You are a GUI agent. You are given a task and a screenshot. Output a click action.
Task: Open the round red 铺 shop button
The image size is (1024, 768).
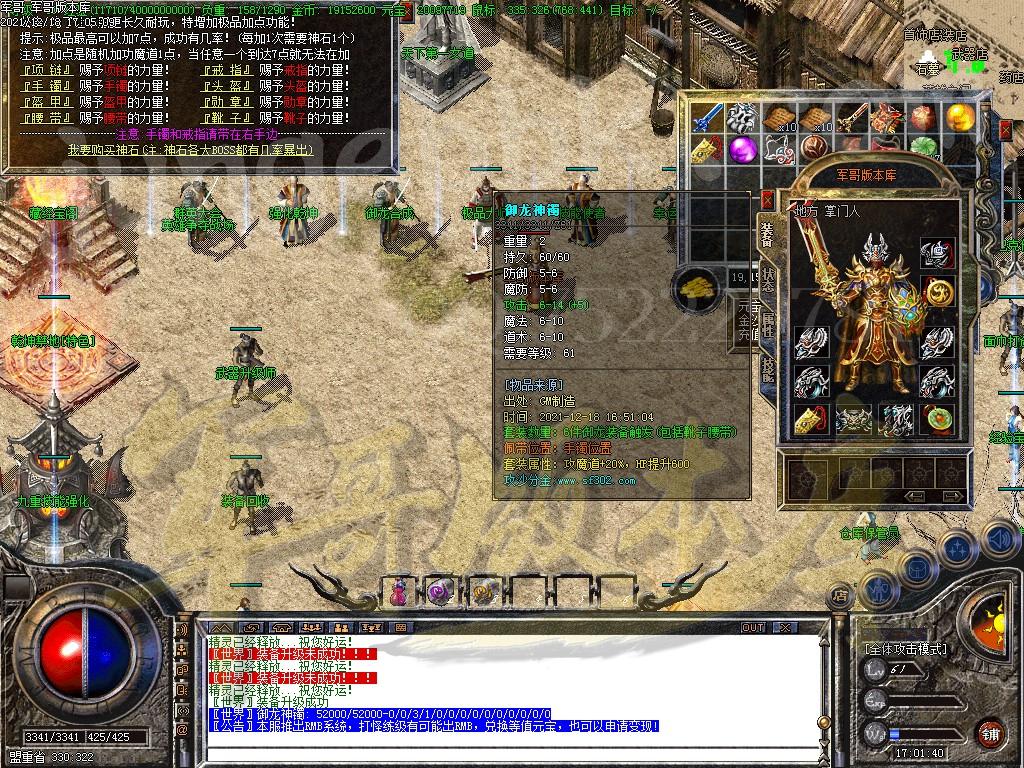click(990, 732)
